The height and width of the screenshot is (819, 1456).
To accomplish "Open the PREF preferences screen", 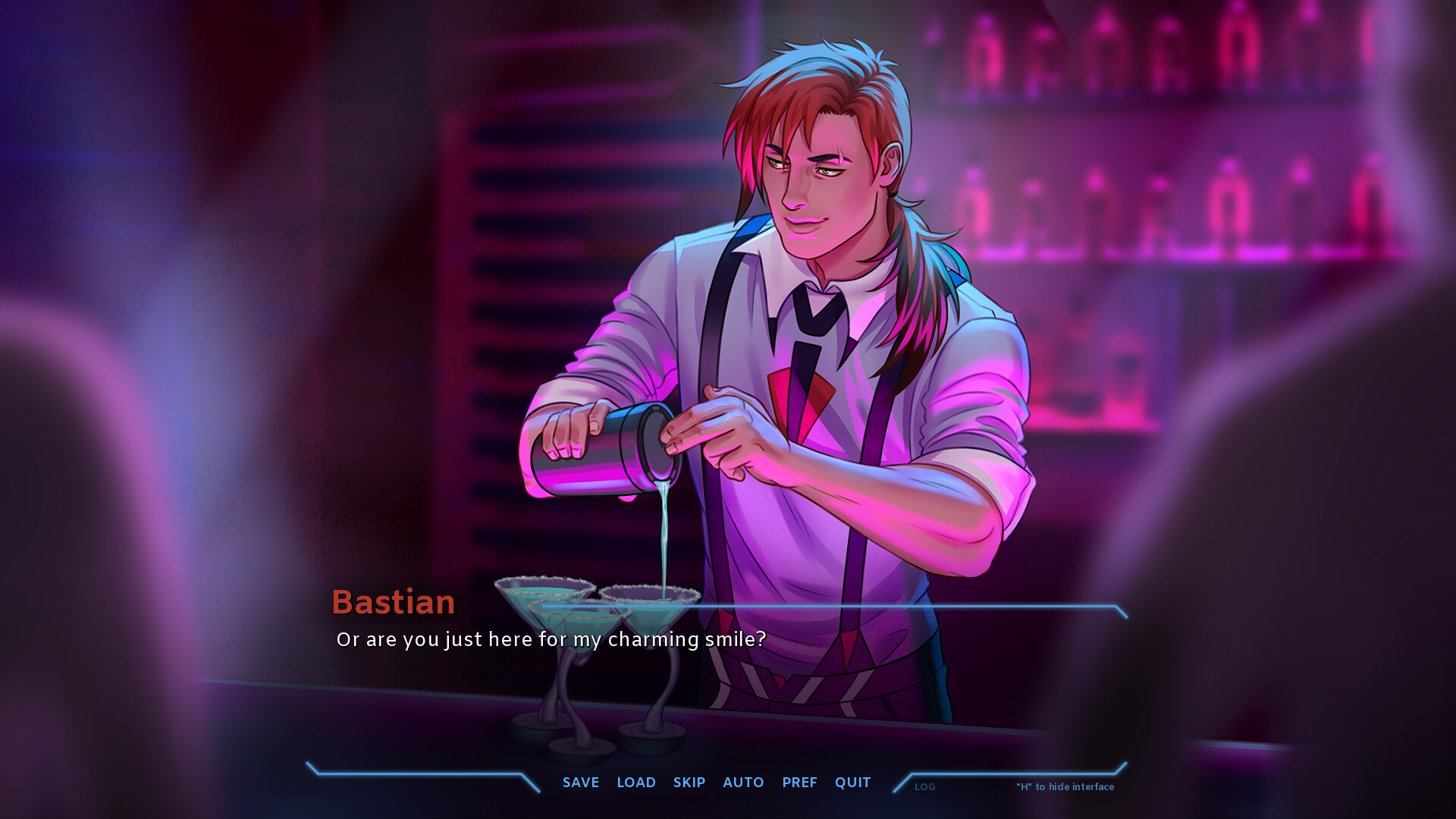I will pos(799,783).
